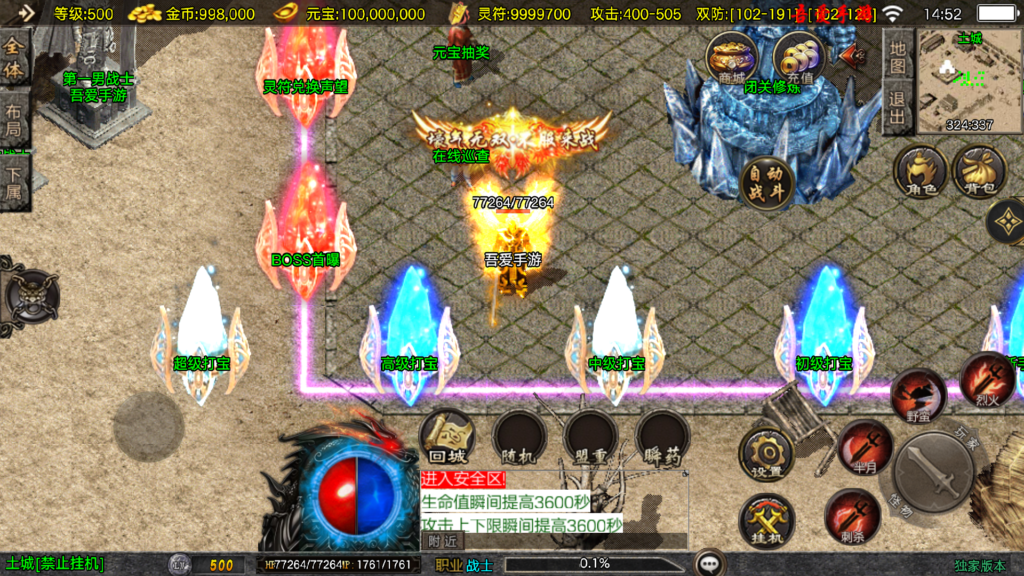This screenshot has width=1024, height=576.
Task: Open the chat bubble button
Action: coord(711,564)
